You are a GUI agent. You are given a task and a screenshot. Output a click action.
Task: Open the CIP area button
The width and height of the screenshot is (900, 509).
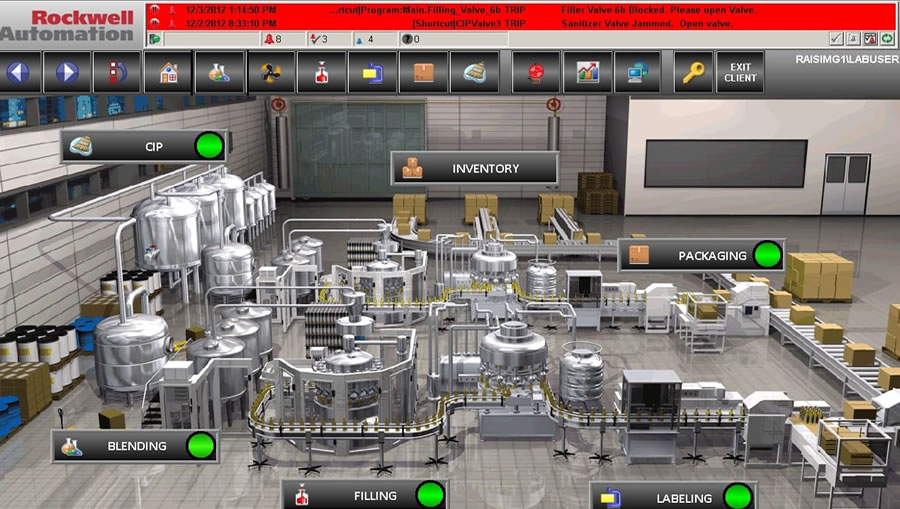click(x=144, y=147)
